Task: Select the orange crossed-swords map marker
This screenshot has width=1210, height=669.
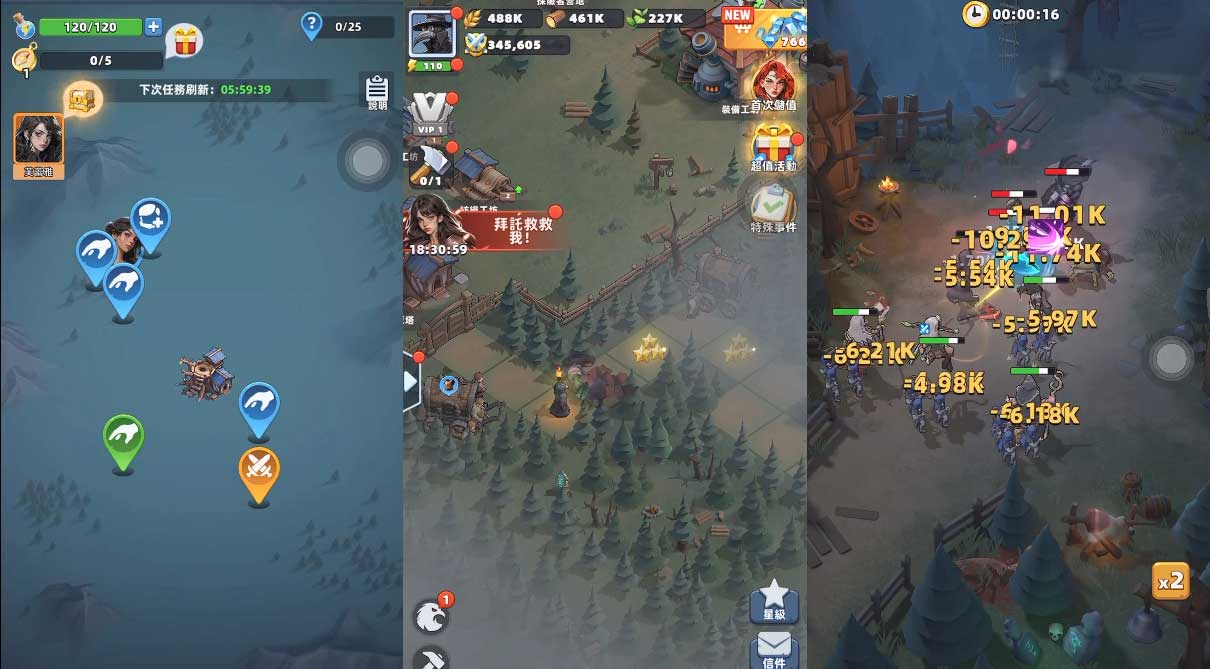Action: (x=259, y=468)
